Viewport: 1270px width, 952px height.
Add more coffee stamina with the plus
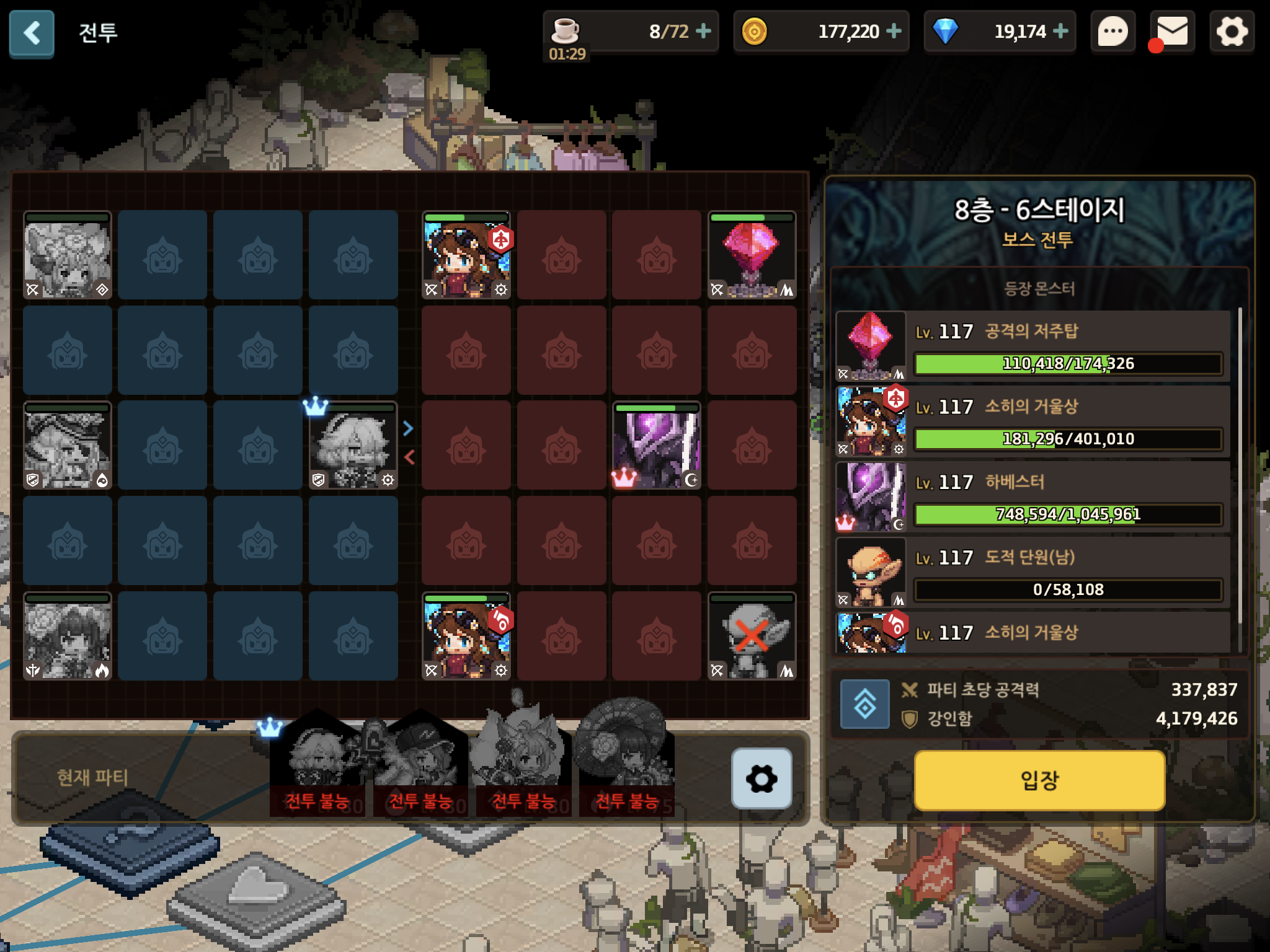(x=703, y=31)
